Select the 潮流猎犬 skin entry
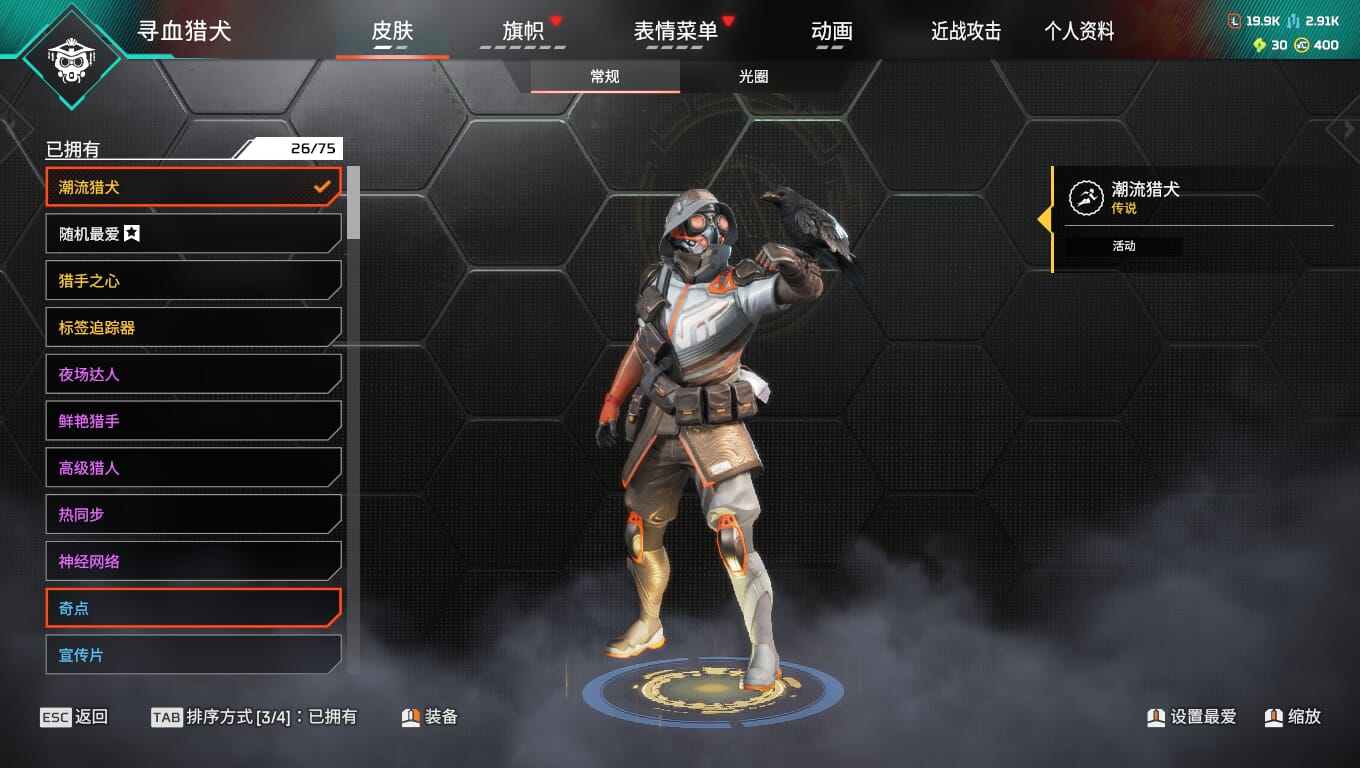Screen dimensions: 1360x768 [x=193, y=187]
